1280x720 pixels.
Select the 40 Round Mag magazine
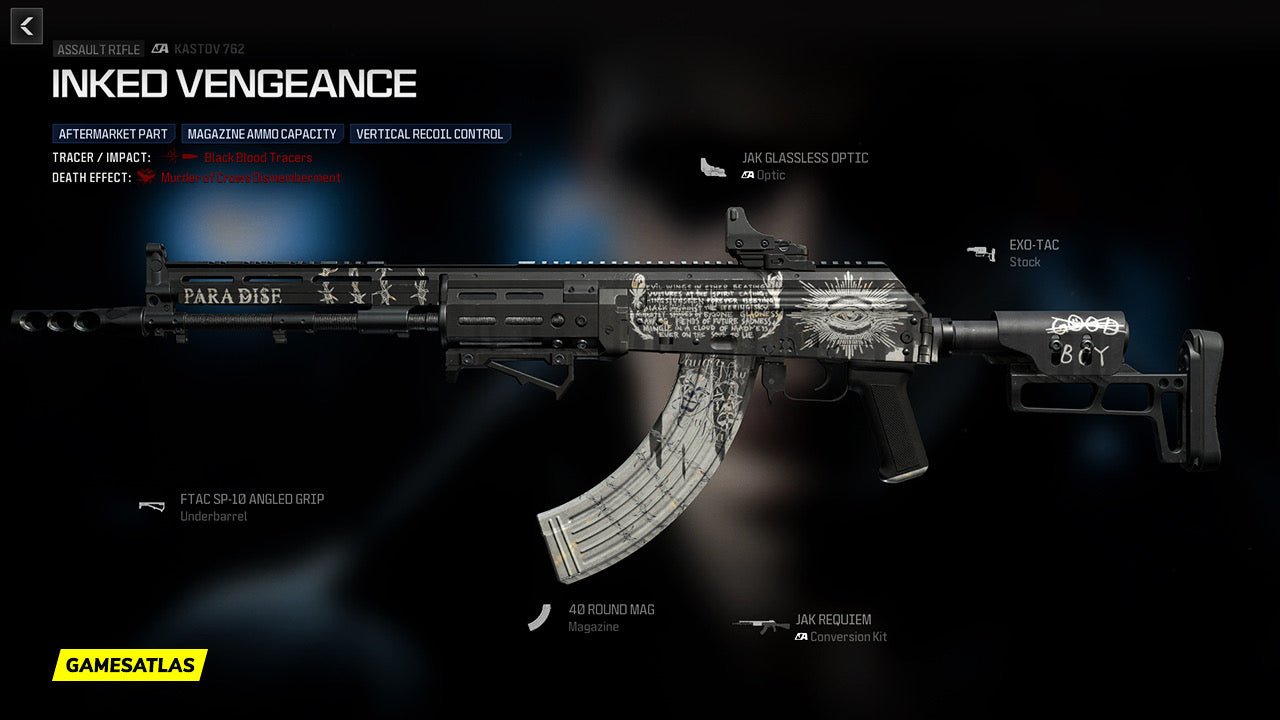pos(611,610)
